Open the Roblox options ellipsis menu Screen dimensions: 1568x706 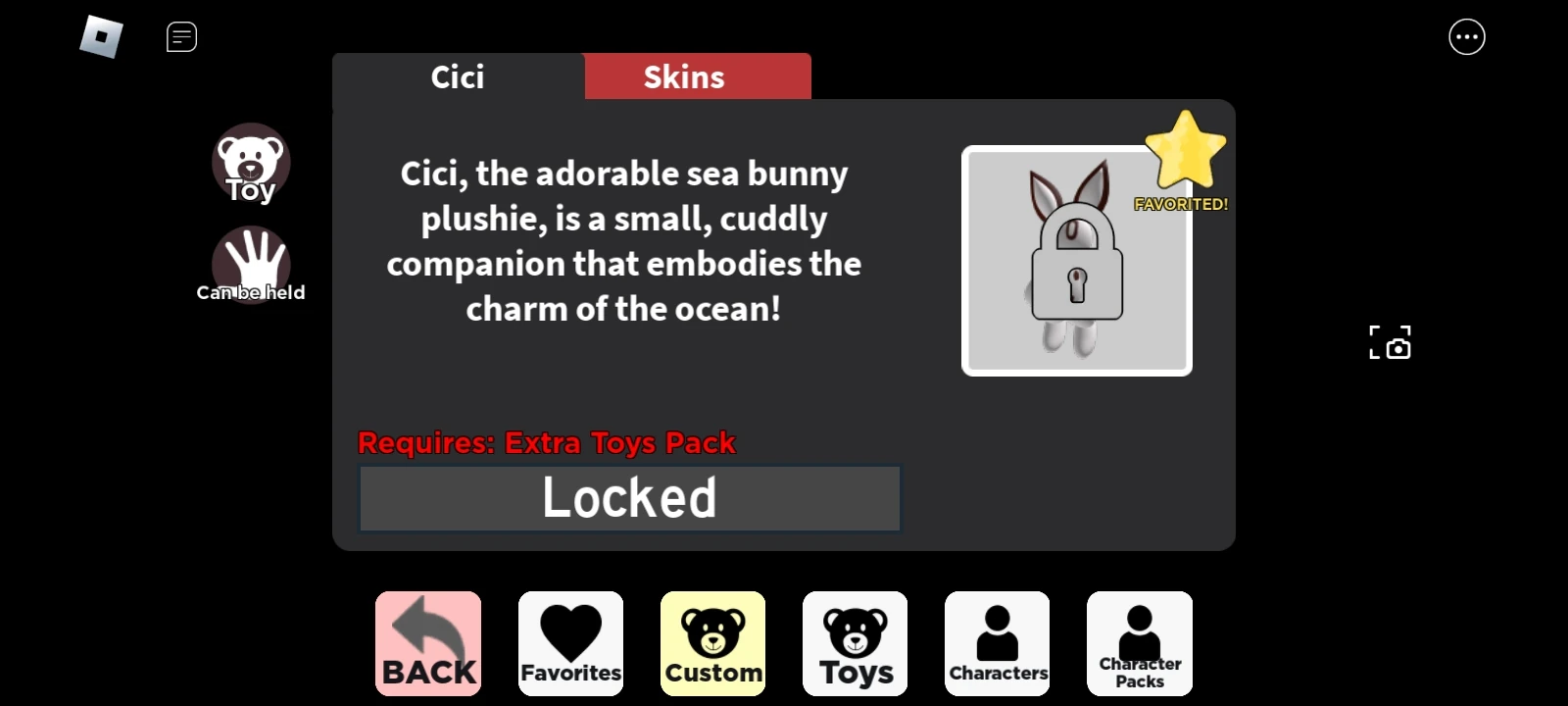click(x=1466, y=36)
